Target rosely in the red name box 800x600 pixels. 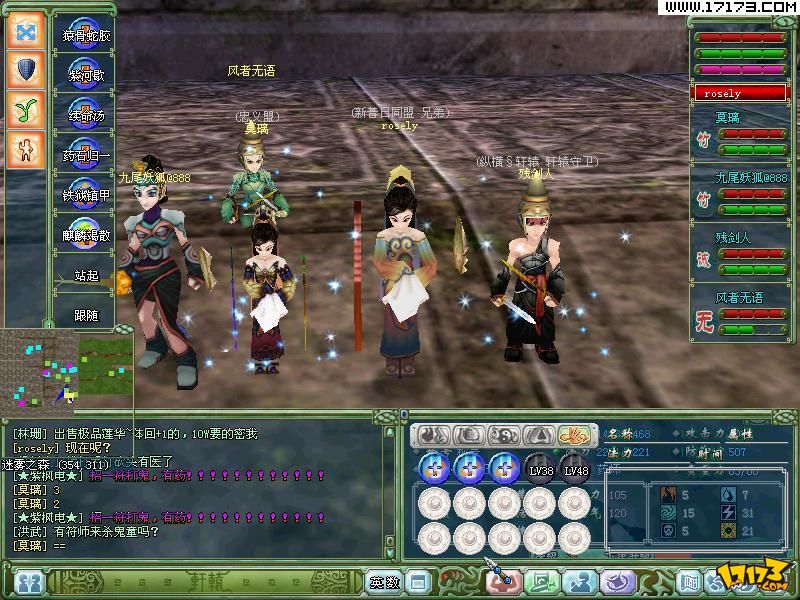coord(740,93)
